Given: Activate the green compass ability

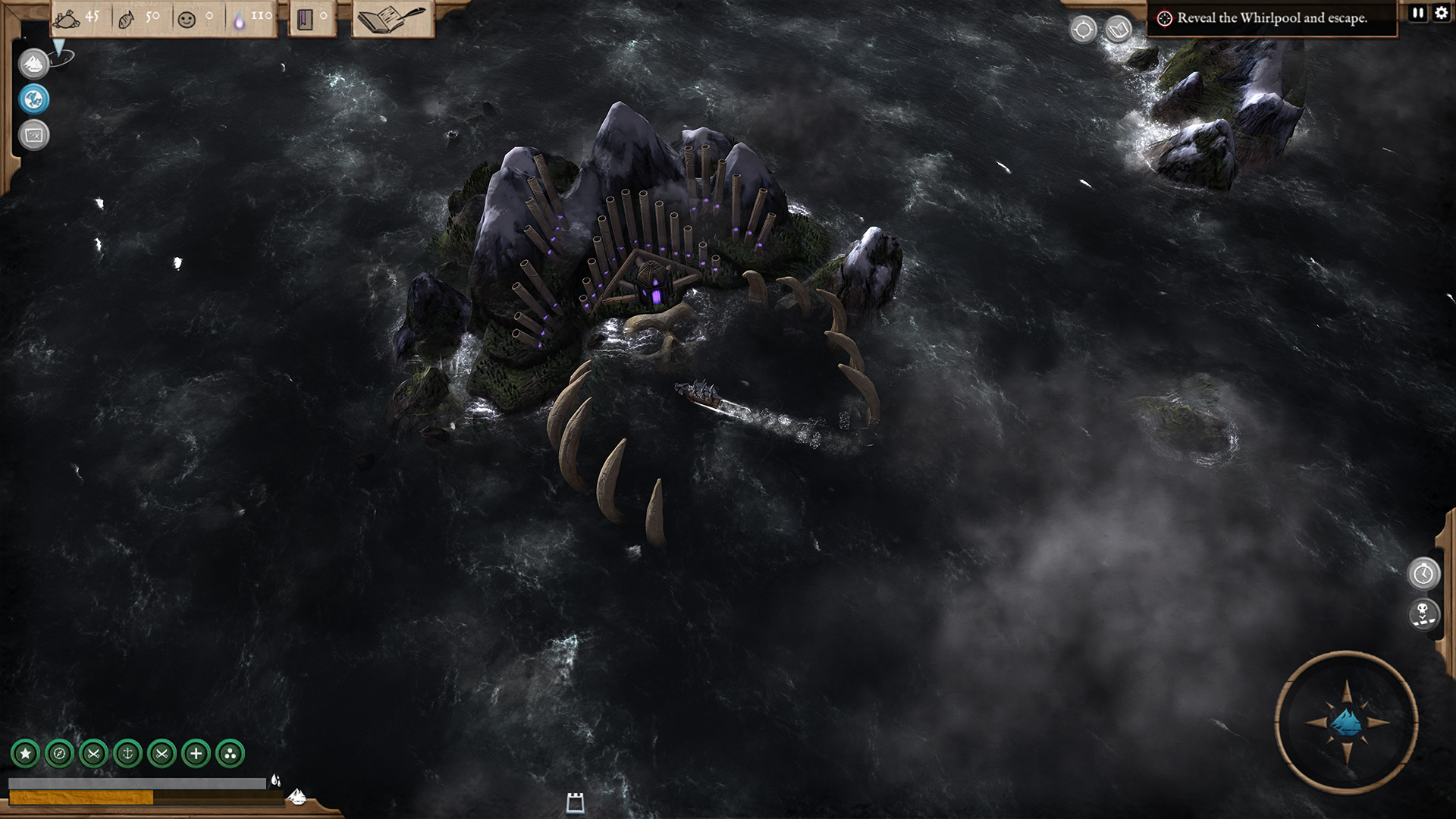Looking at the screenshot, I should (59, 754).
